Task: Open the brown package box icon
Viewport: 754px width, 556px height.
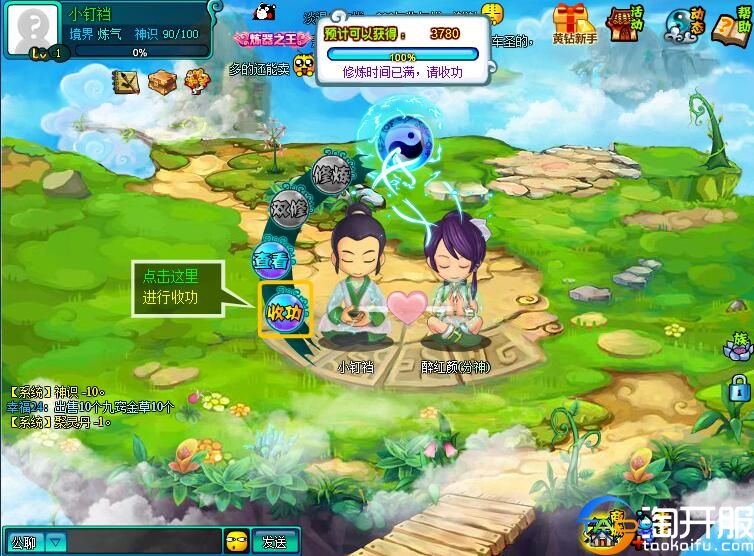Action: [x=162, y=81]
